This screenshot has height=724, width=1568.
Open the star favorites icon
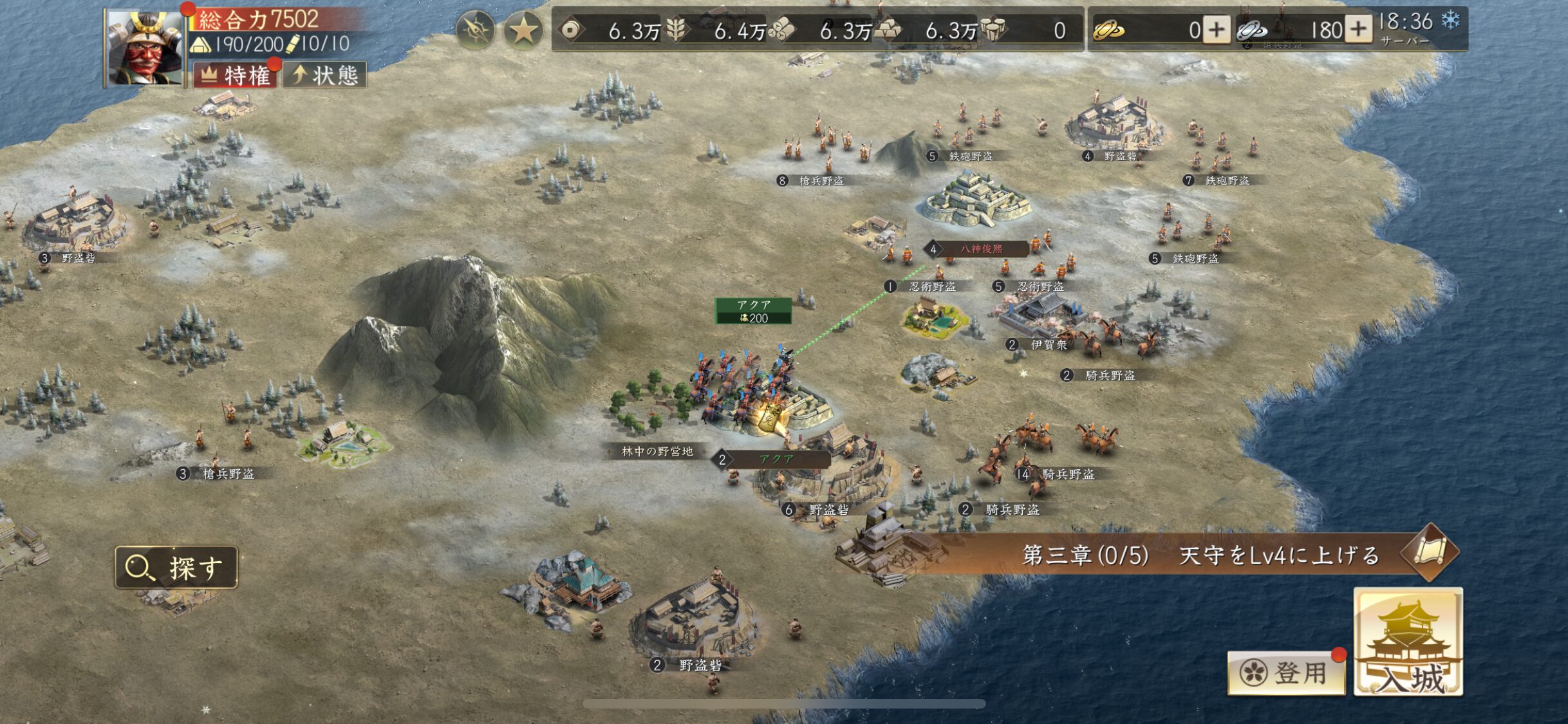tap(523, 30)
